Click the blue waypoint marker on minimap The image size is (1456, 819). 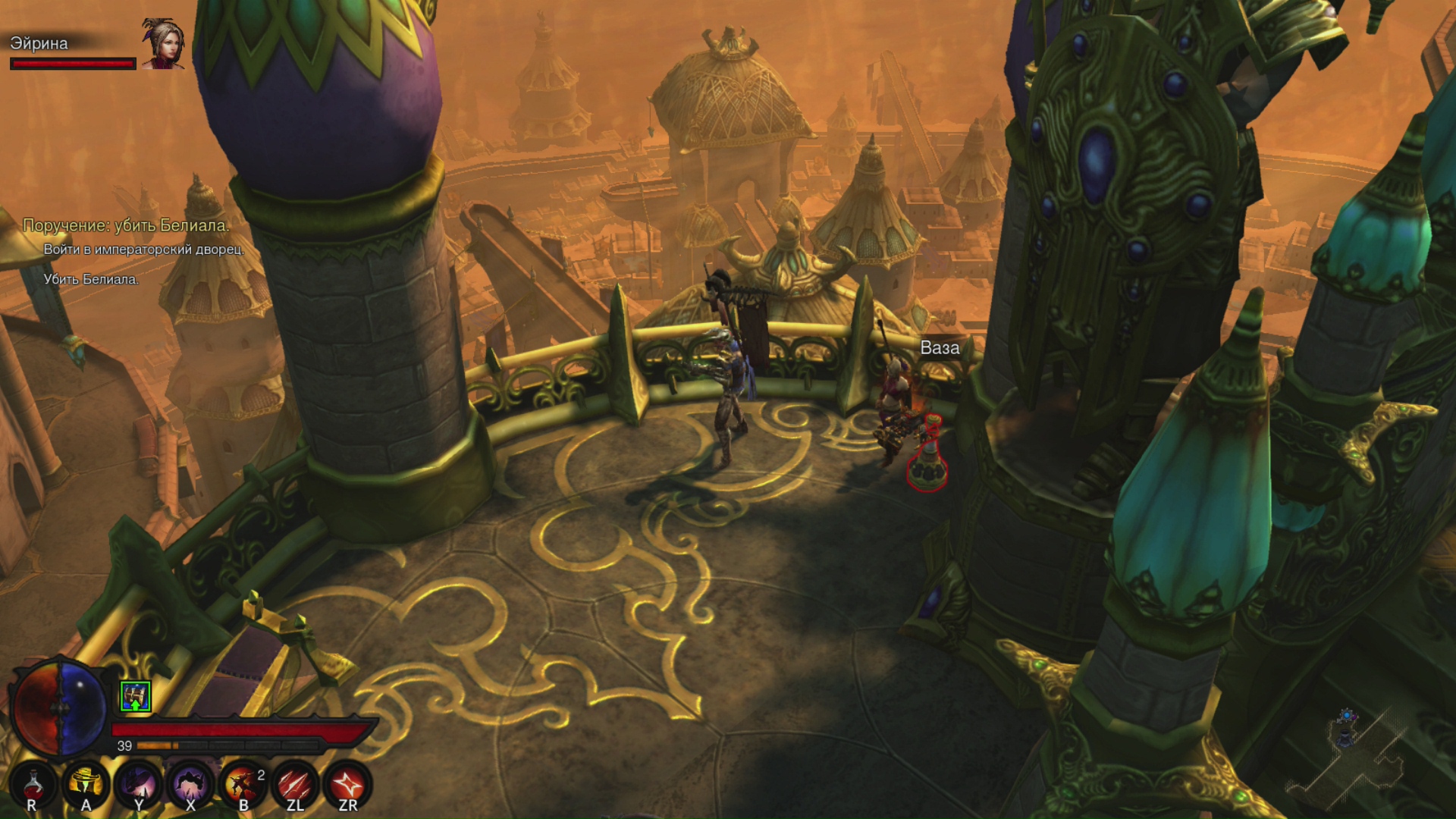[1346, 717]
